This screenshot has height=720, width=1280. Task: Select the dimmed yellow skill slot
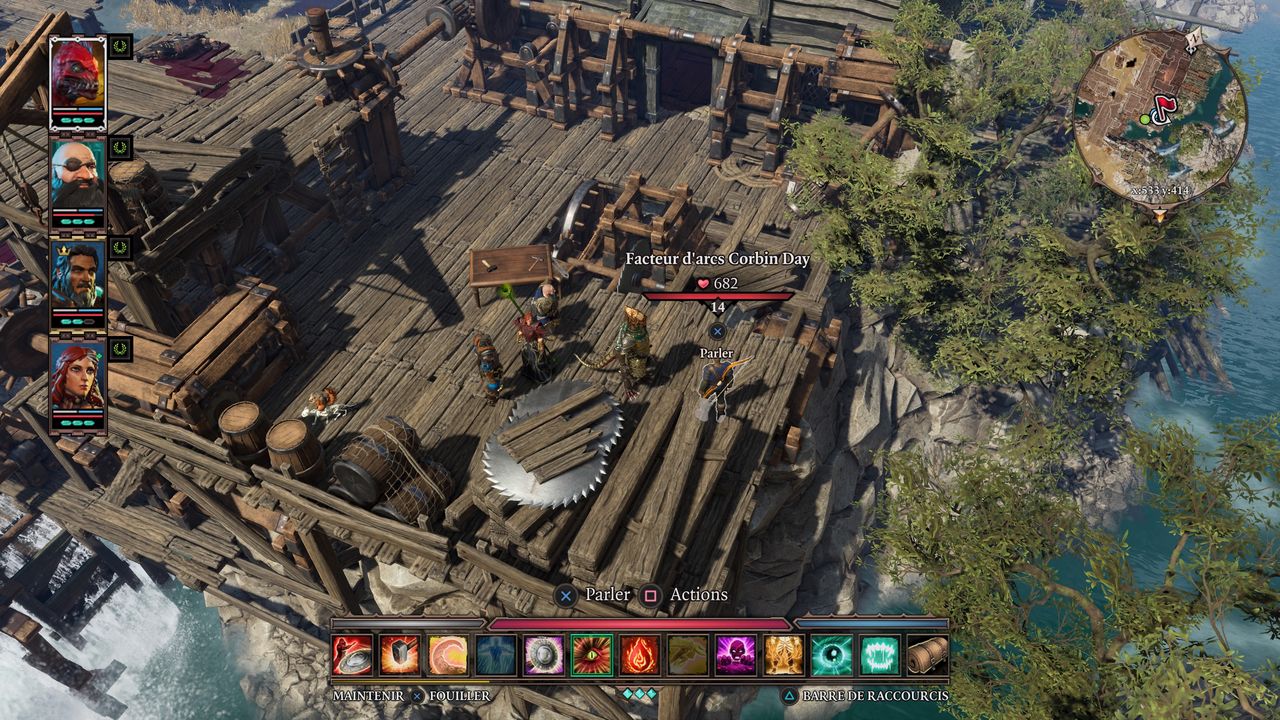pyautogui.click(x=688, y=655)
